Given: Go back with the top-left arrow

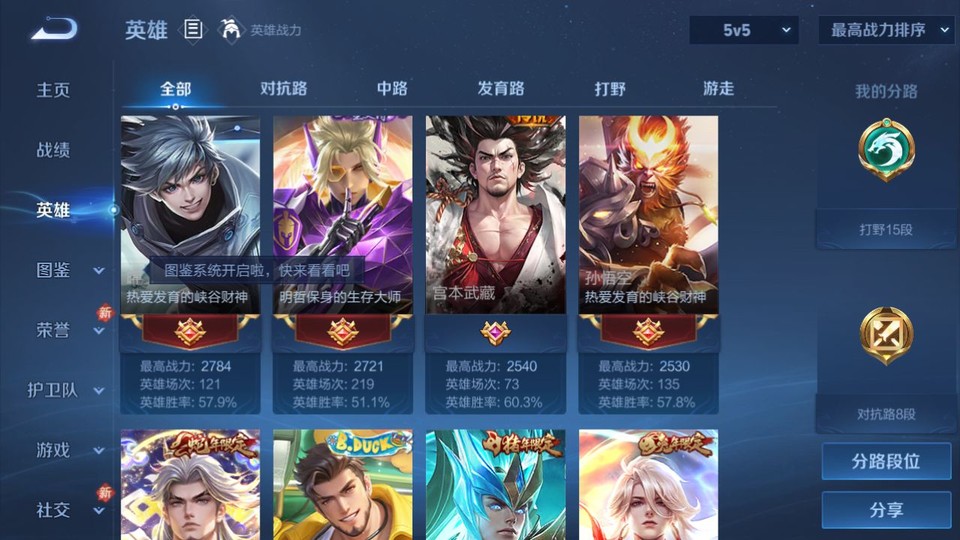Looking at the screenshot, I should click(55, 30).
